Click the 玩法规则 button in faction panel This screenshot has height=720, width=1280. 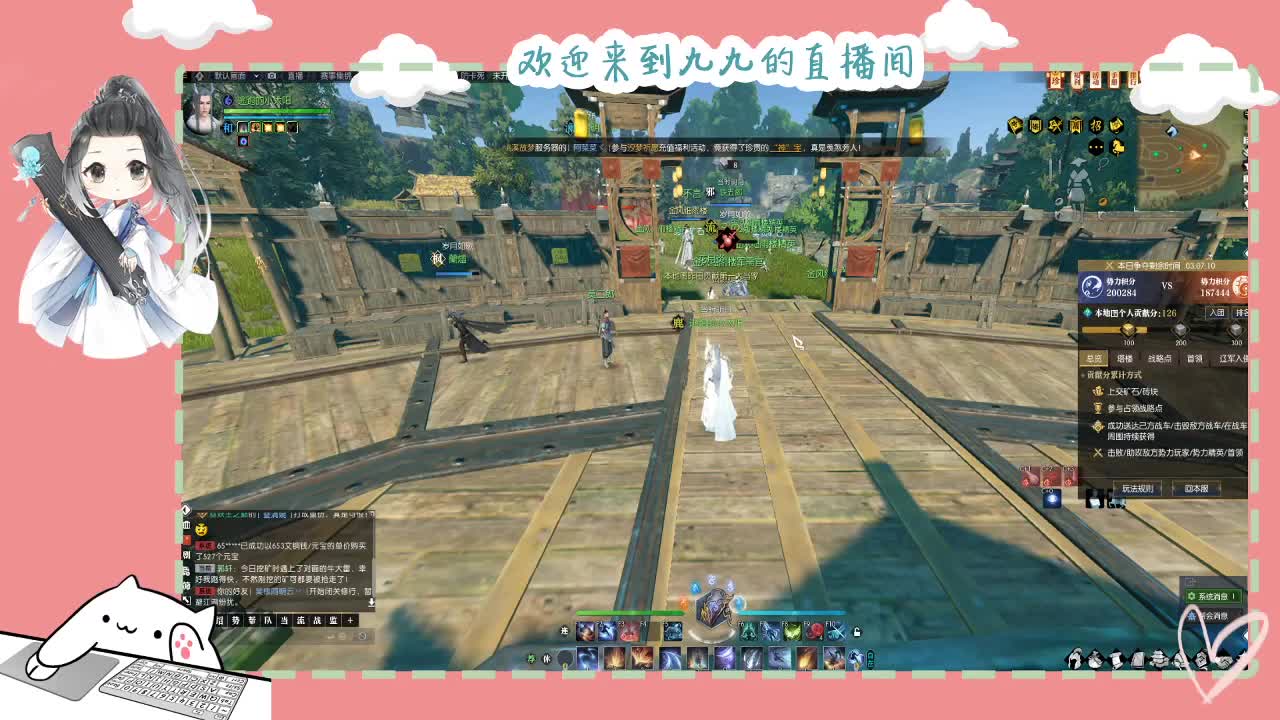pyautogui.click(x=1139, y=488)
